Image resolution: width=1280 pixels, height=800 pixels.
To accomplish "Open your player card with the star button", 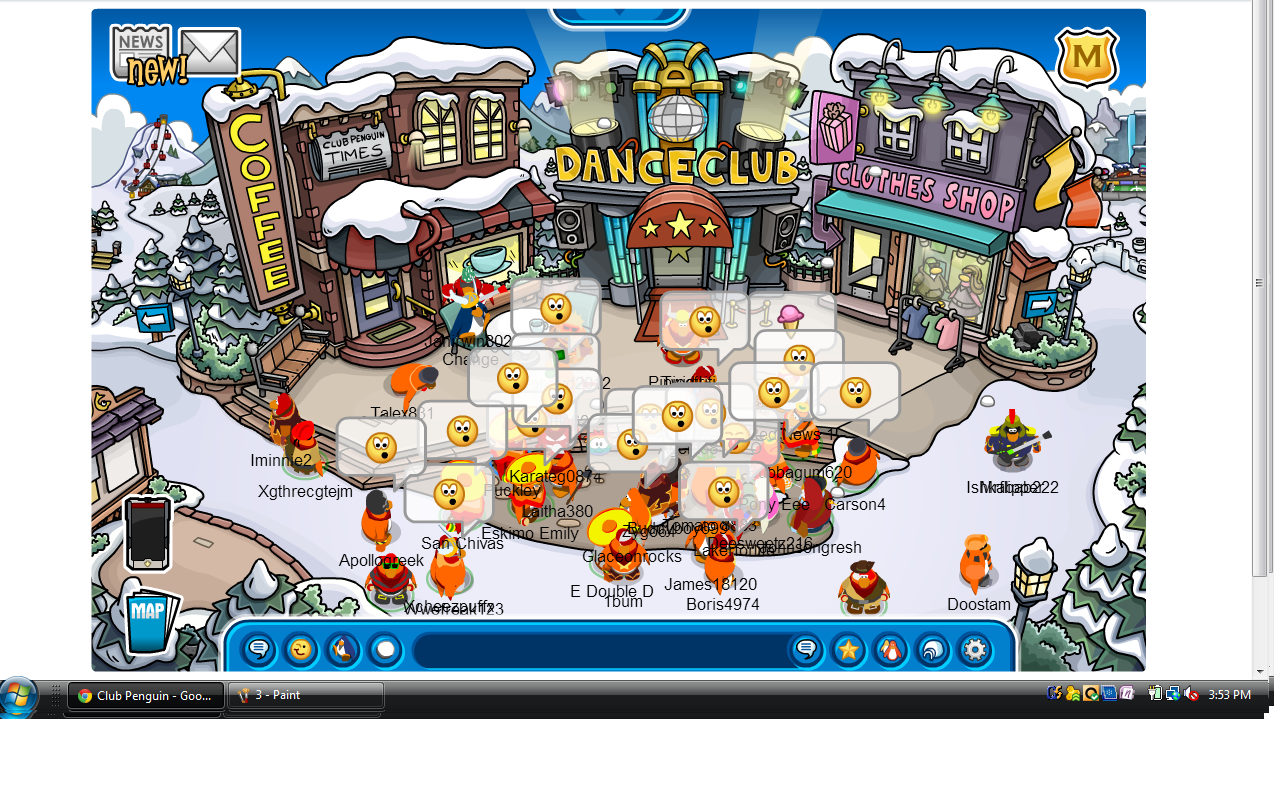I will pyautogui.click(x=848, y=650).
